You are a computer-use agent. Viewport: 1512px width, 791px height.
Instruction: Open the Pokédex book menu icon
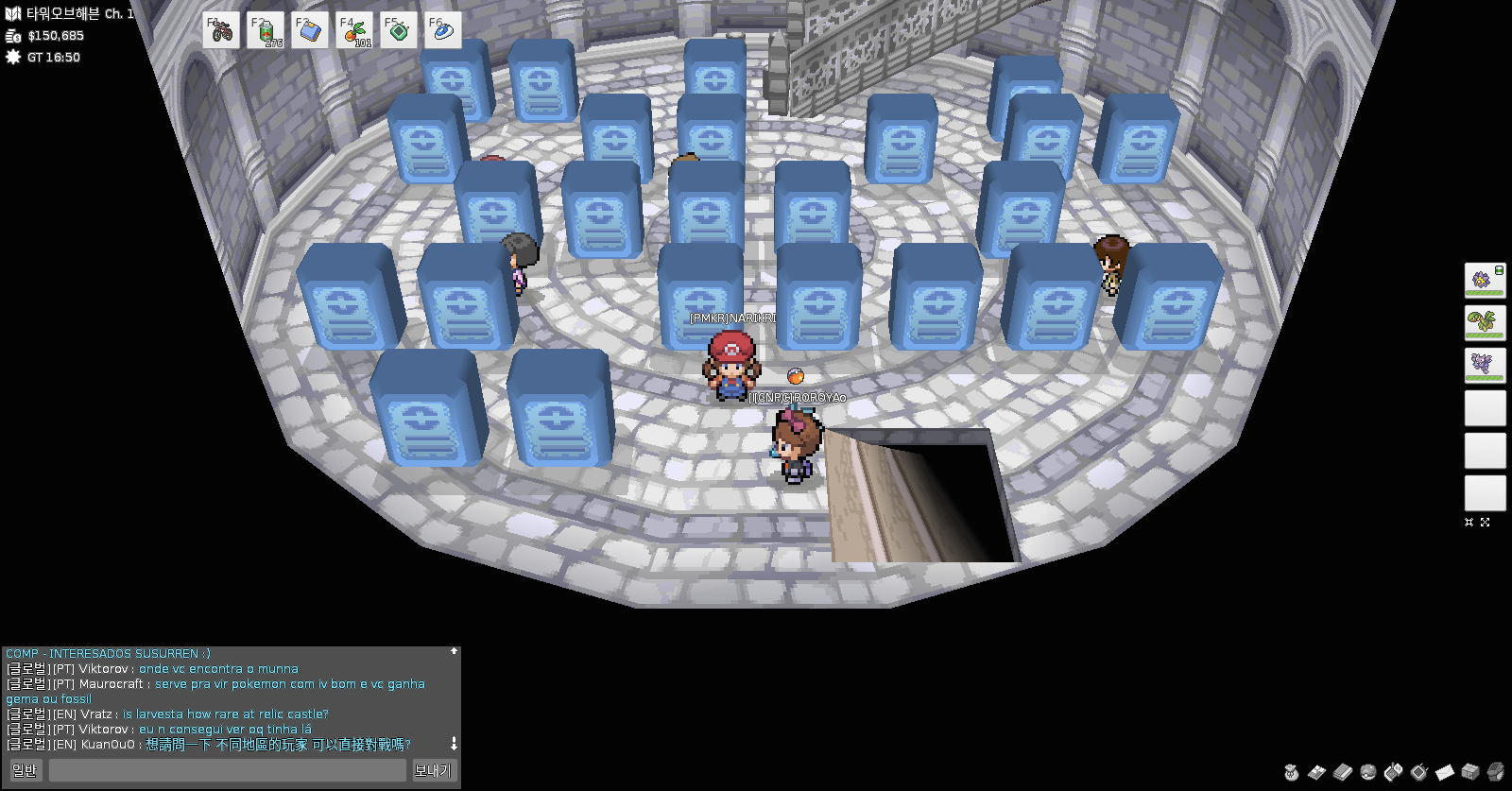coord(1342,772)
